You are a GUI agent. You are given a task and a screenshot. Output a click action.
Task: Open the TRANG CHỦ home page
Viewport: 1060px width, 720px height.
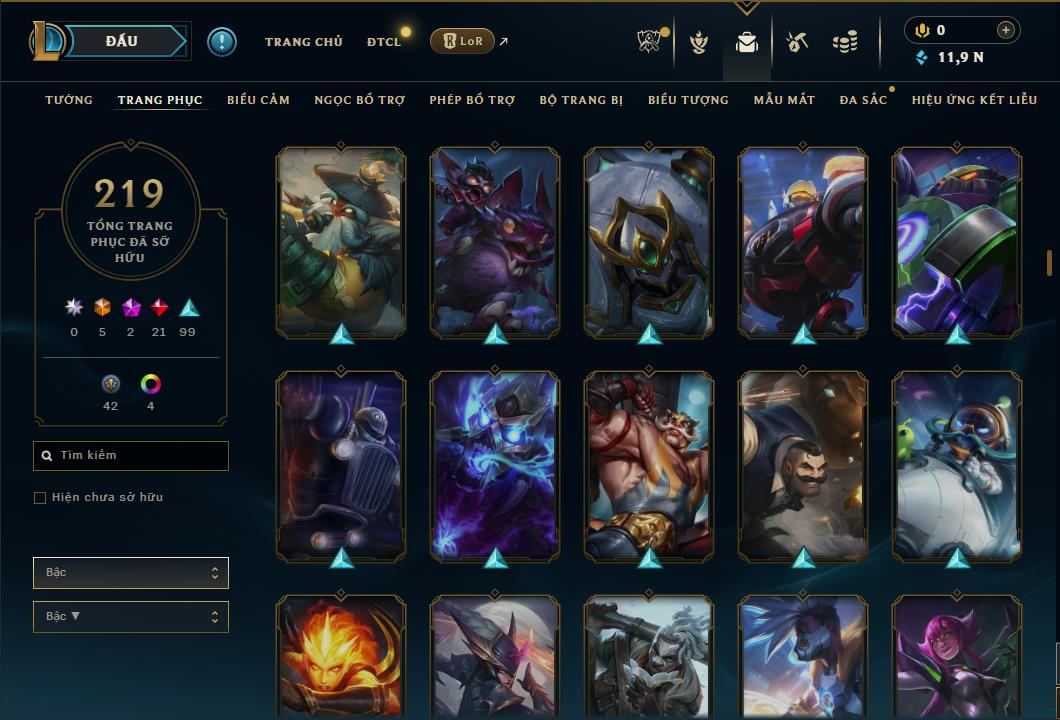coord(303,42)
